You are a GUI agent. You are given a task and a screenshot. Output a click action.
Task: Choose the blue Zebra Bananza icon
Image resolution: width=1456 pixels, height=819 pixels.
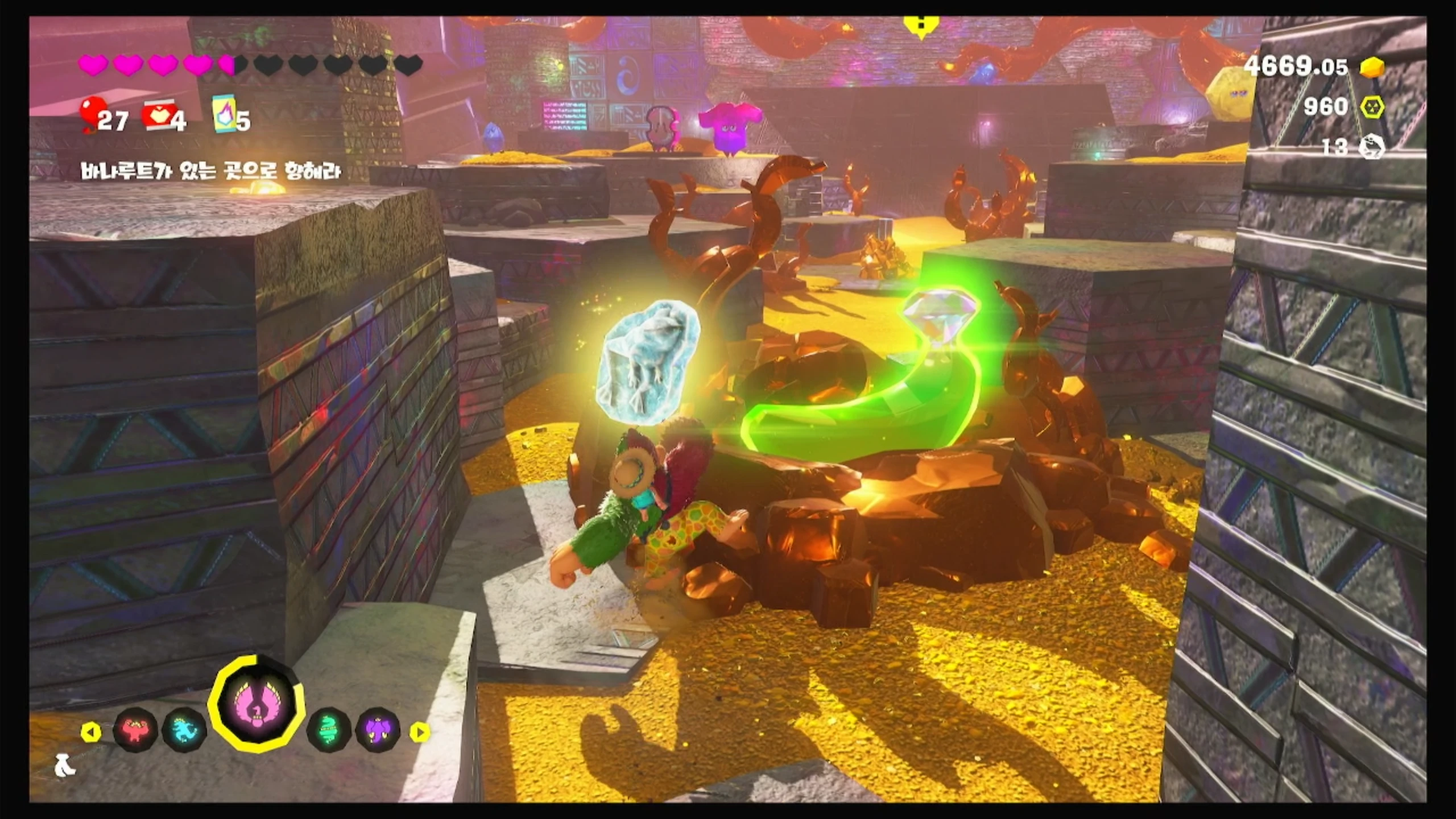(184, 730)
